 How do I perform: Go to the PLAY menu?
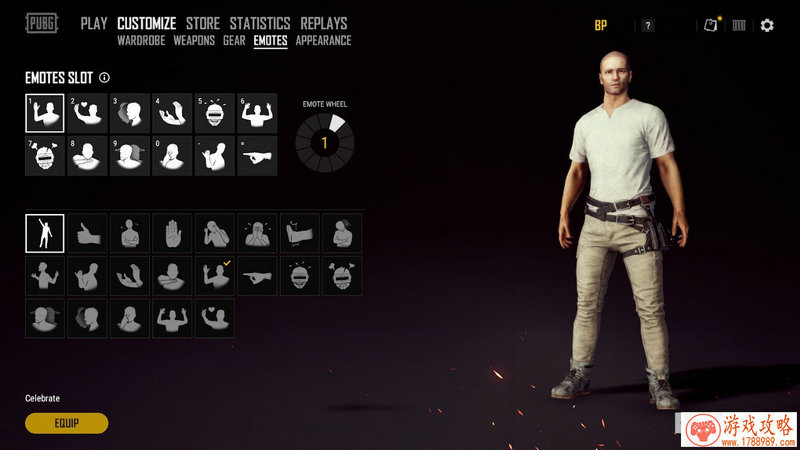click(93, 23)
